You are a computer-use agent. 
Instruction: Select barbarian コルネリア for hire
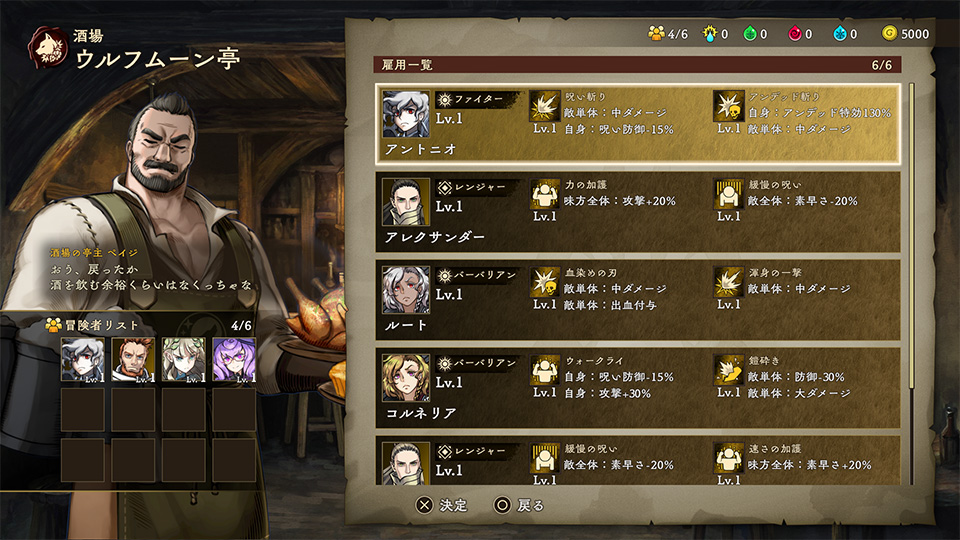tap(640, 388)
